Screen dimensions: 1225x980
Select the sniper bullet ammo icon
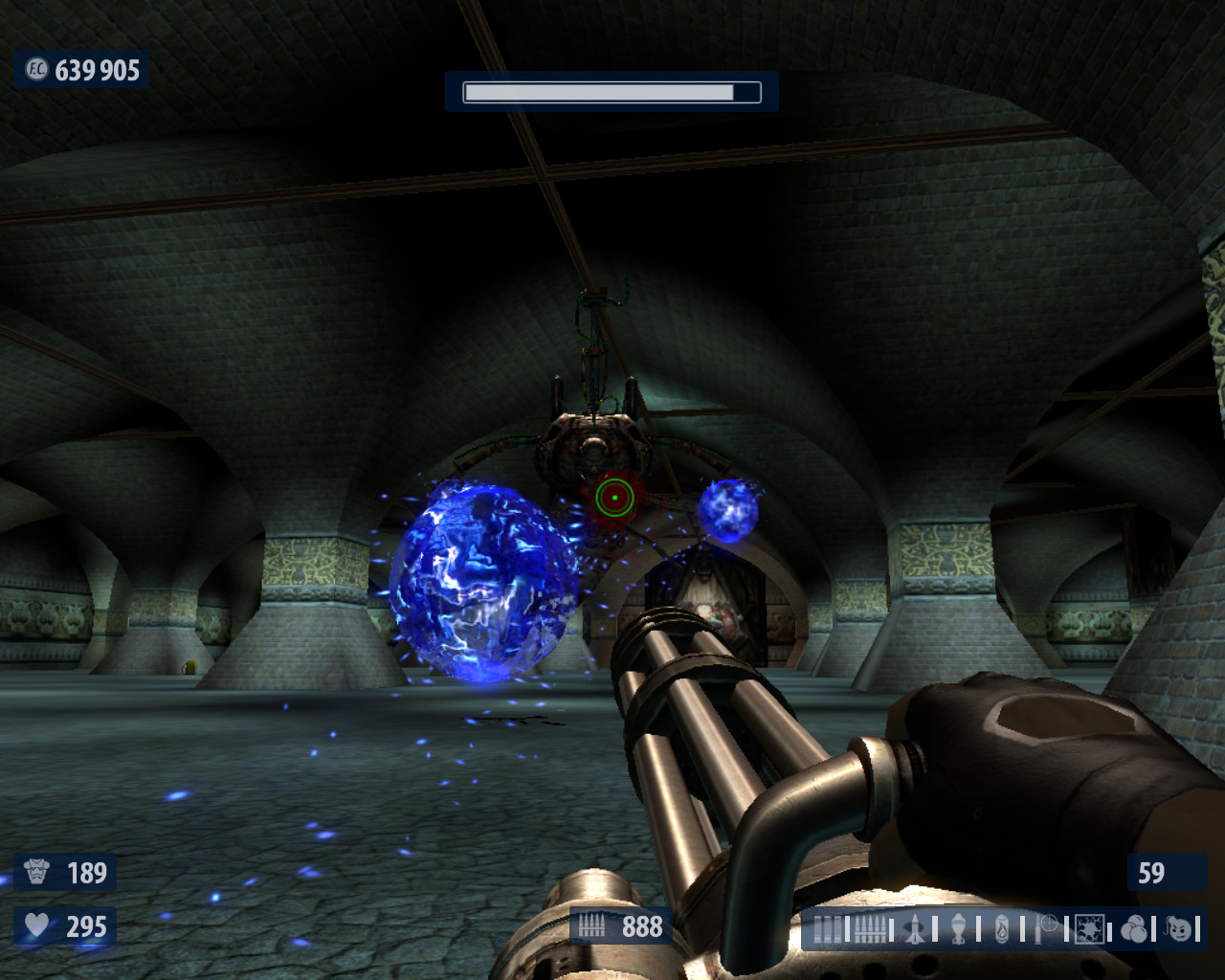pos(1048,927)
